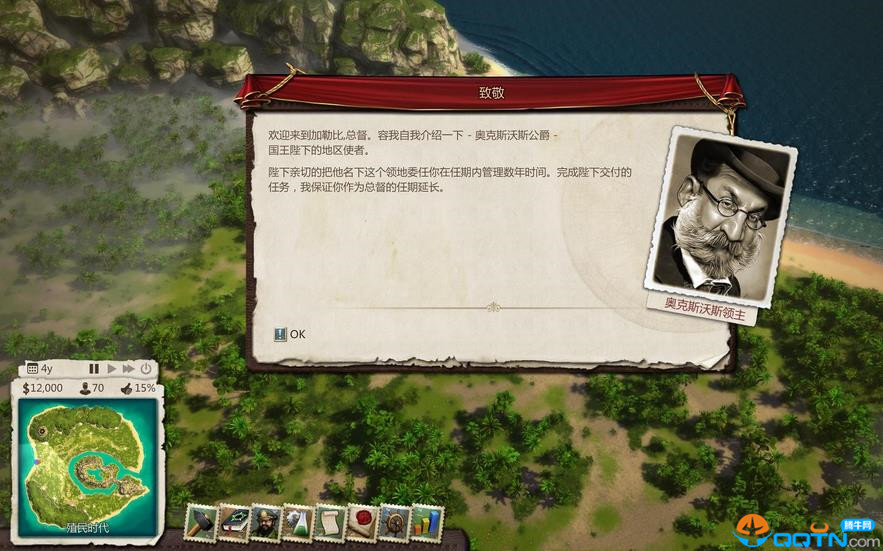The image size is (883, 551).
Task: Open the ship's wheel trade stamp
Action: coord(394,523)
